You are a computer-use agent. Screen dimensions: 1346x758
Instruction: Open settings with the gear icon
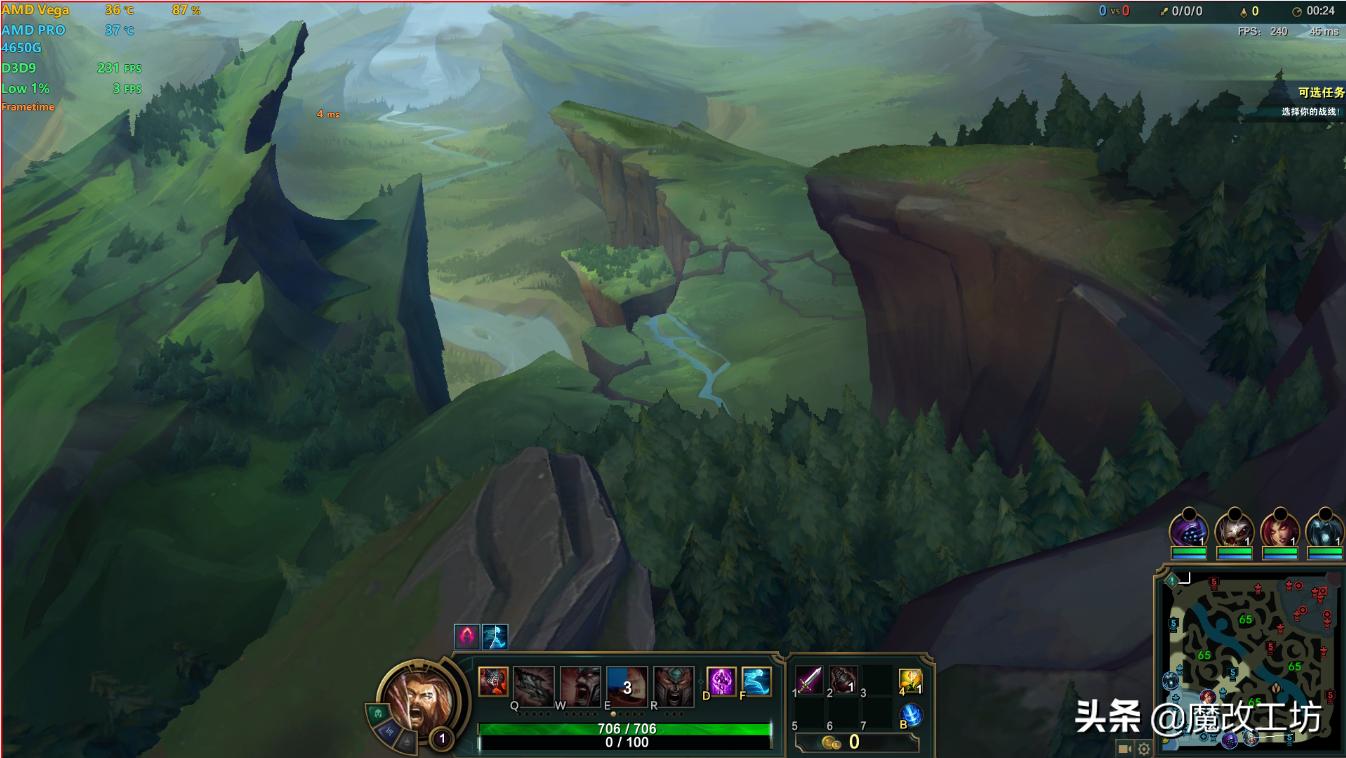[x=1144, y=748]
